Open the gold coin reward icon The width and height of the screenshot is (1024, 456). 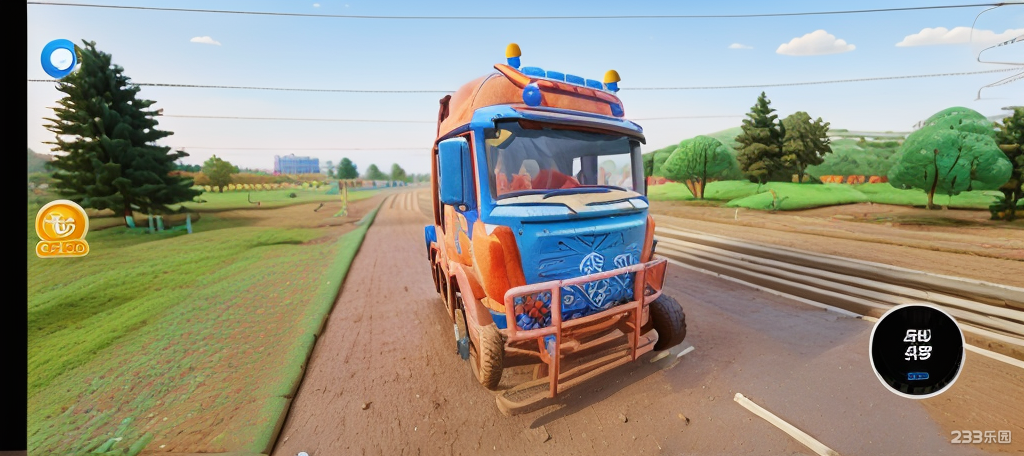click(62, 228)
